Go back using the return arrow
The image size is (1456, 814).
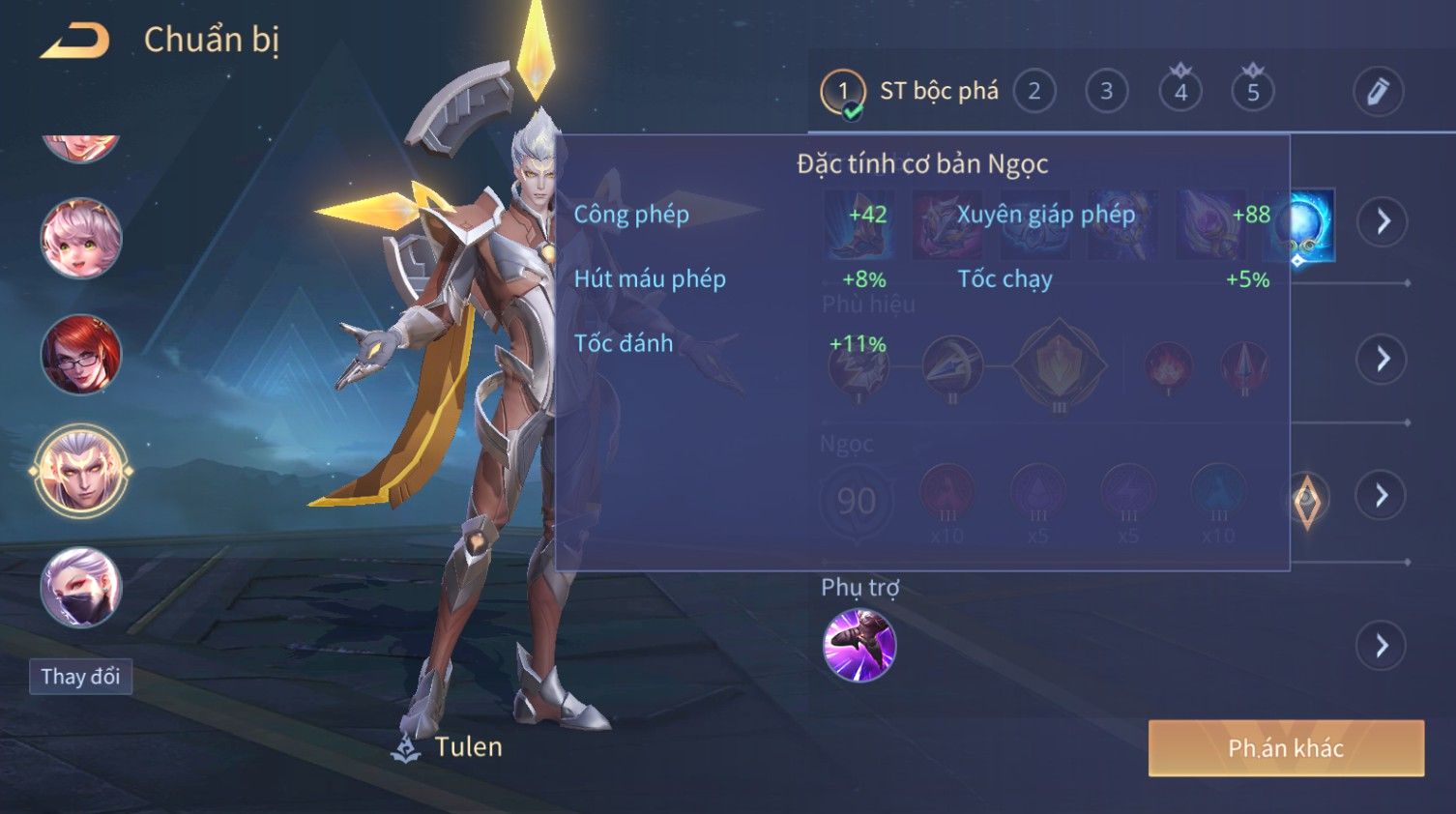74,41
